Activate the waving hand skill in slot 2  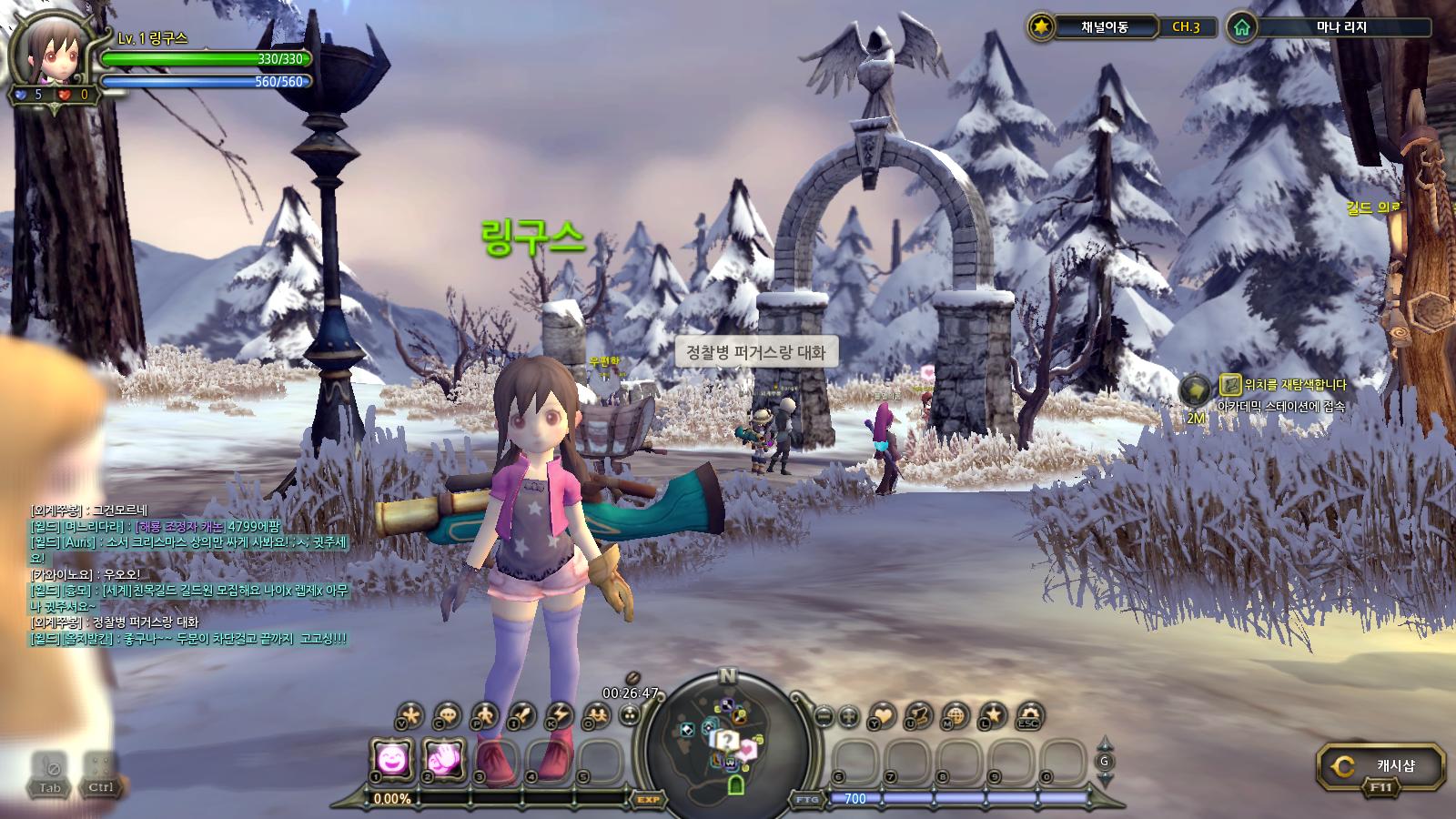[x=444, y=758]
